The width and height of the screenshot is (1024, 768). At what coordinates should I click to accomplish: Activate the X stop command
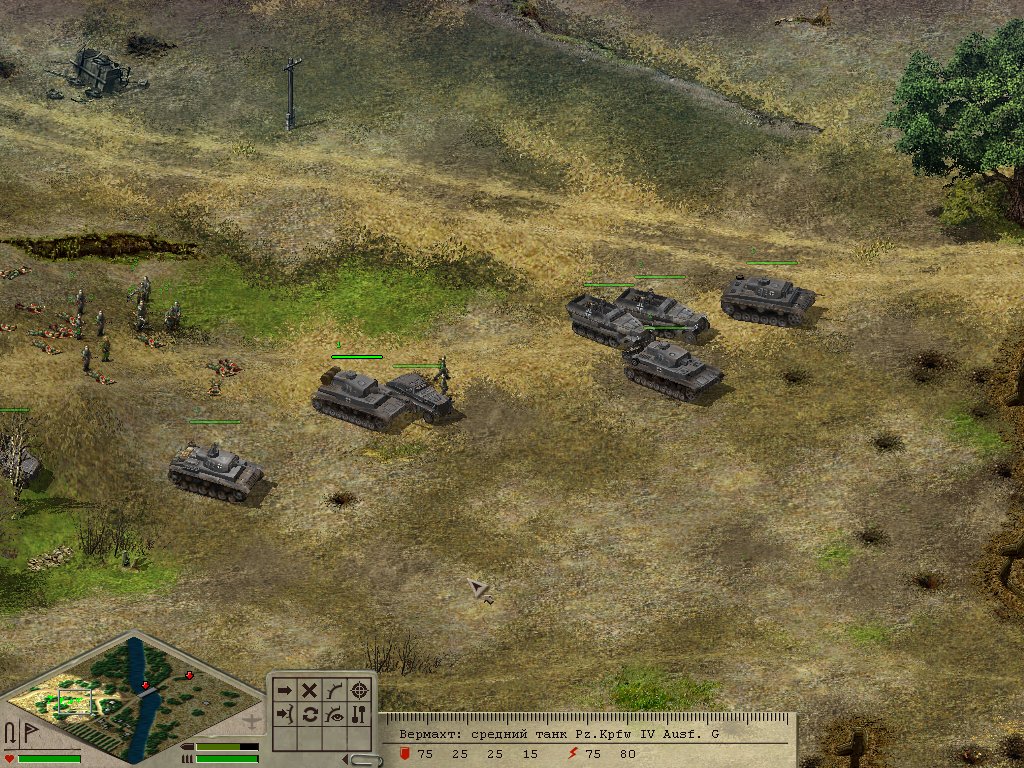[310, 690]
